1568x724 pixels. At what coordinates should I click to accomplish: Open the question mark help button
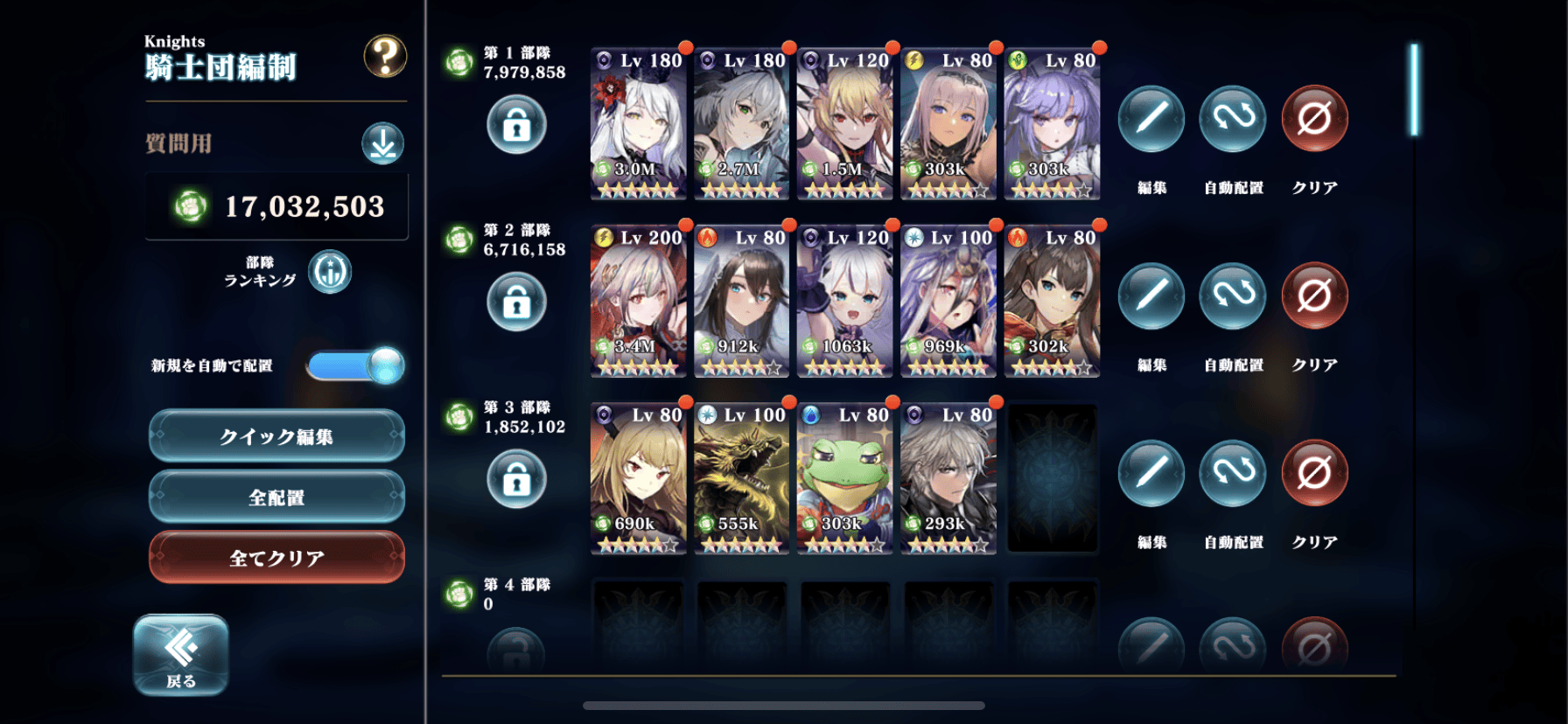385,57
